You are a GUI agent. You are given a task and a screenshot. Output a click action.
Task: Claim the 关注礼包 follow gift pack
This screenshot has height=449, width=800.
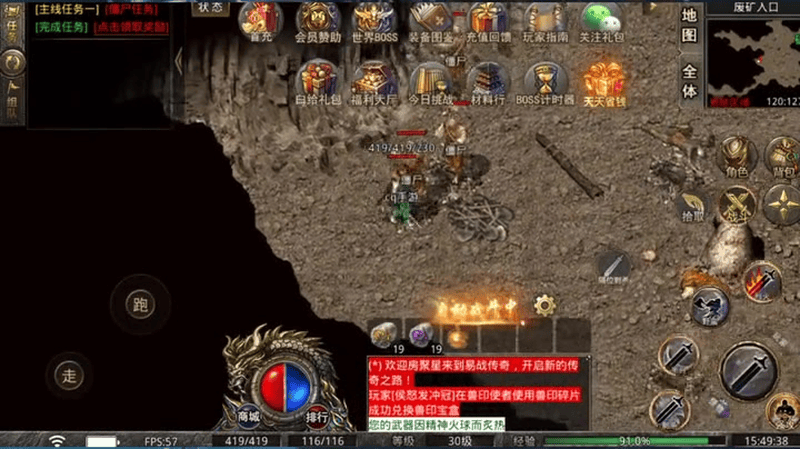tap(602, 21)
